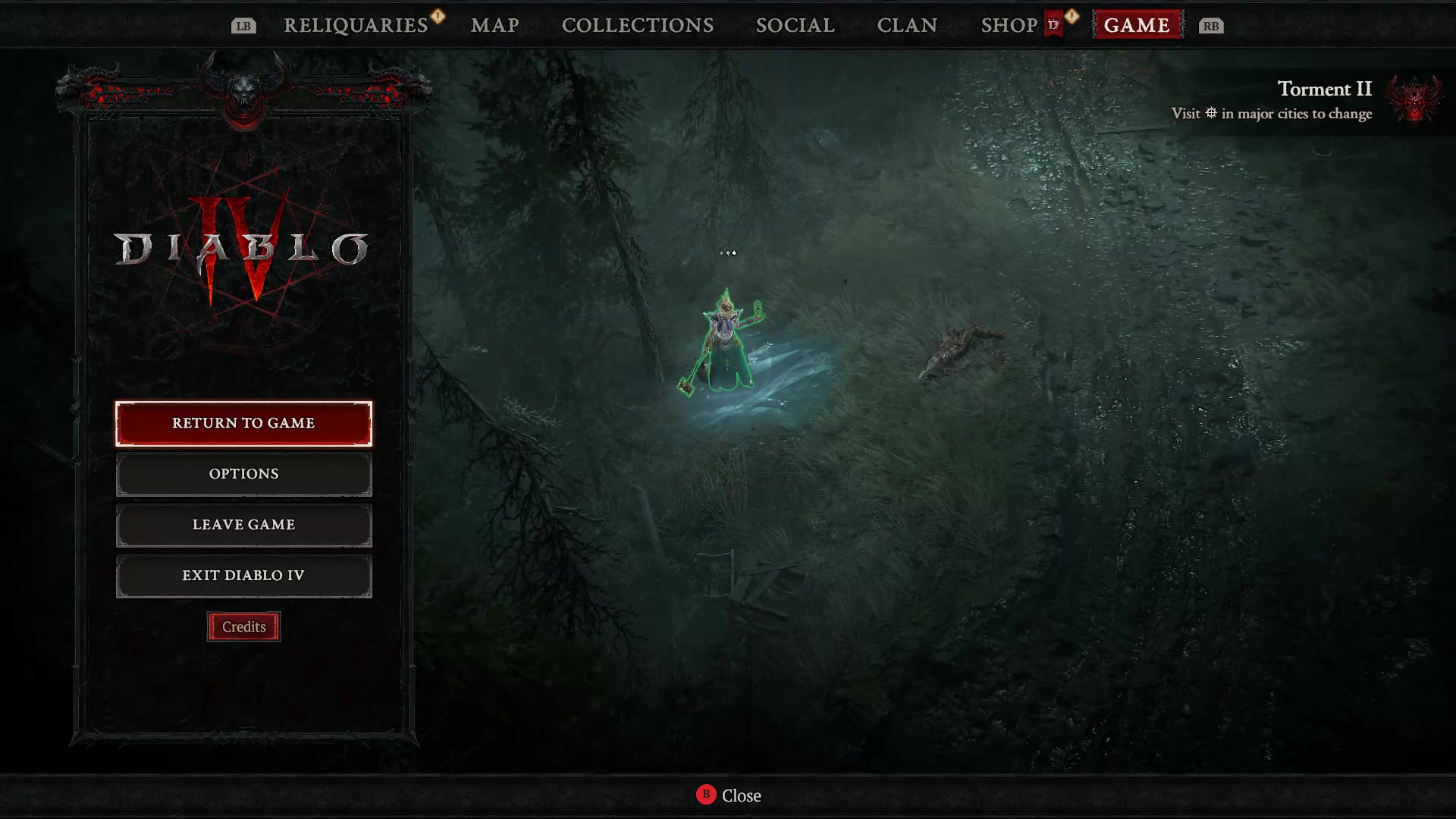Click the orange notification badge next to Shop
The width and height of the screenshot is (1456, 819).
(x=1071, y=14)
